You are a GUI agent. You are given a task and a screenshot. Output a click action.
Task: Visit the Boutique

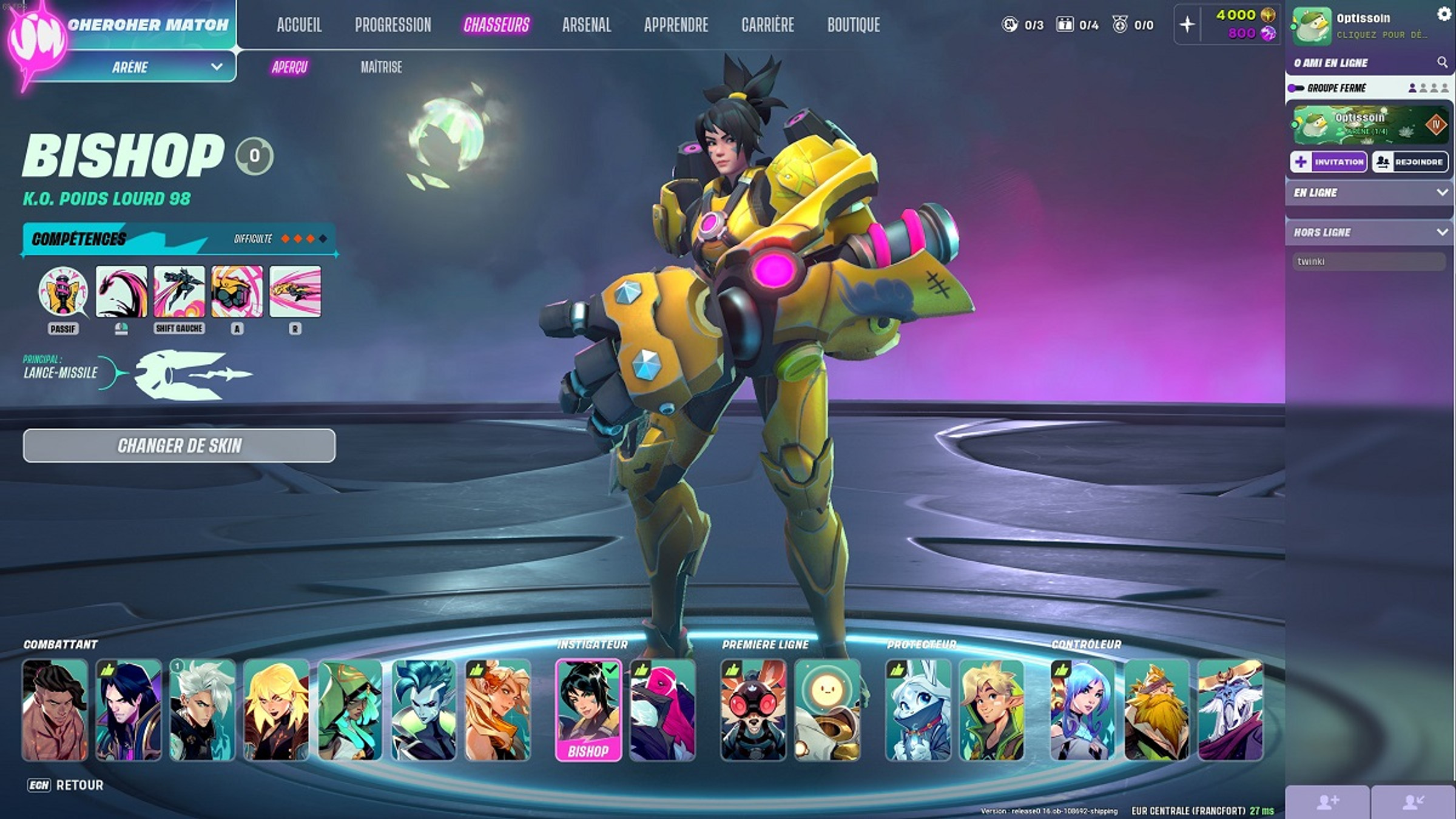[x=853, y=25]
